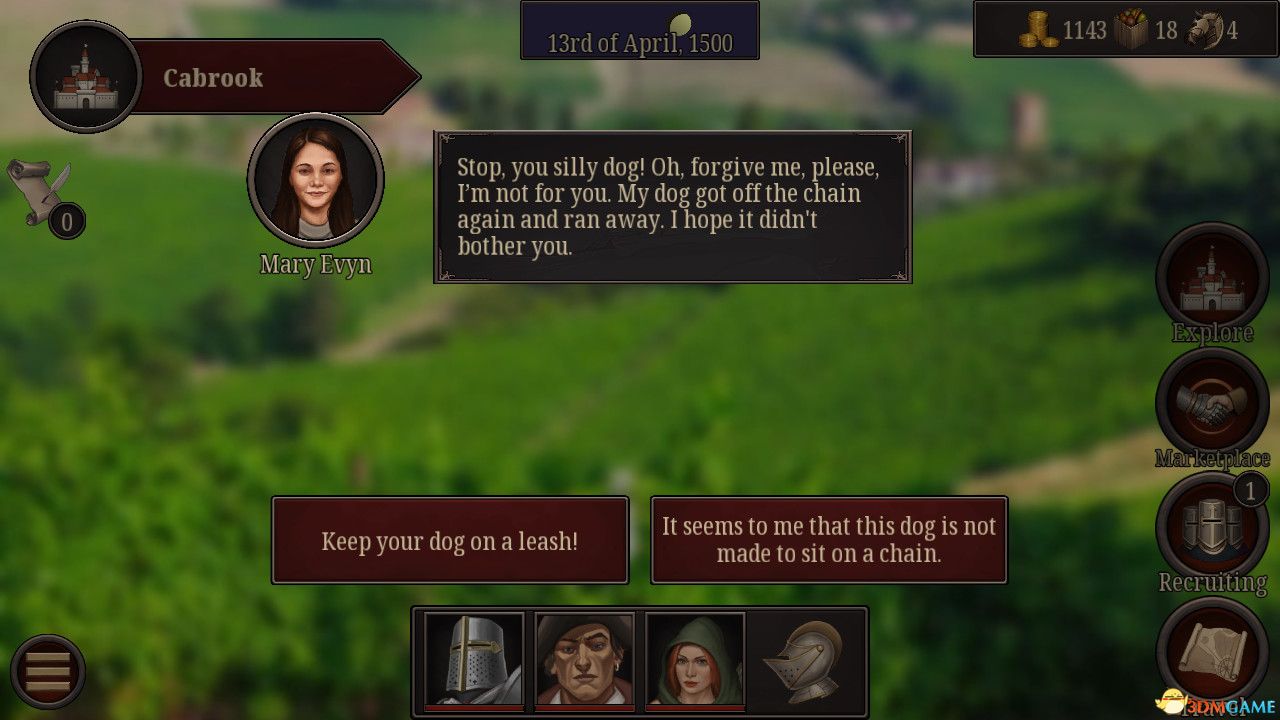Screen dimensions: 1280x720
Task: Open the Explore castle button
Action: 1212,279
